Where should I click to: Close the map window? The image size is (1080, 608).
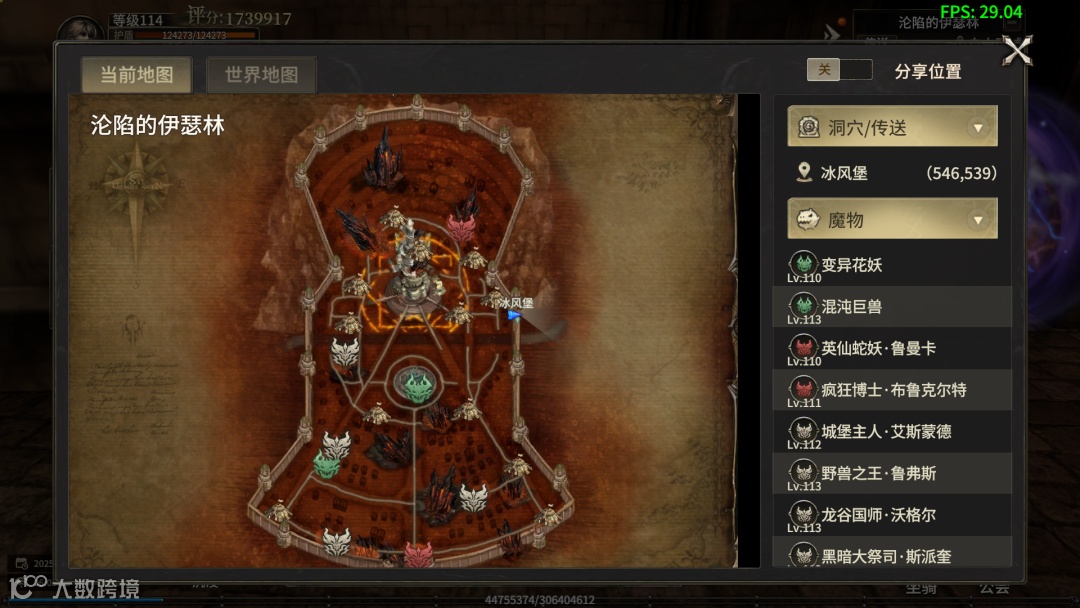(1017, 50)
